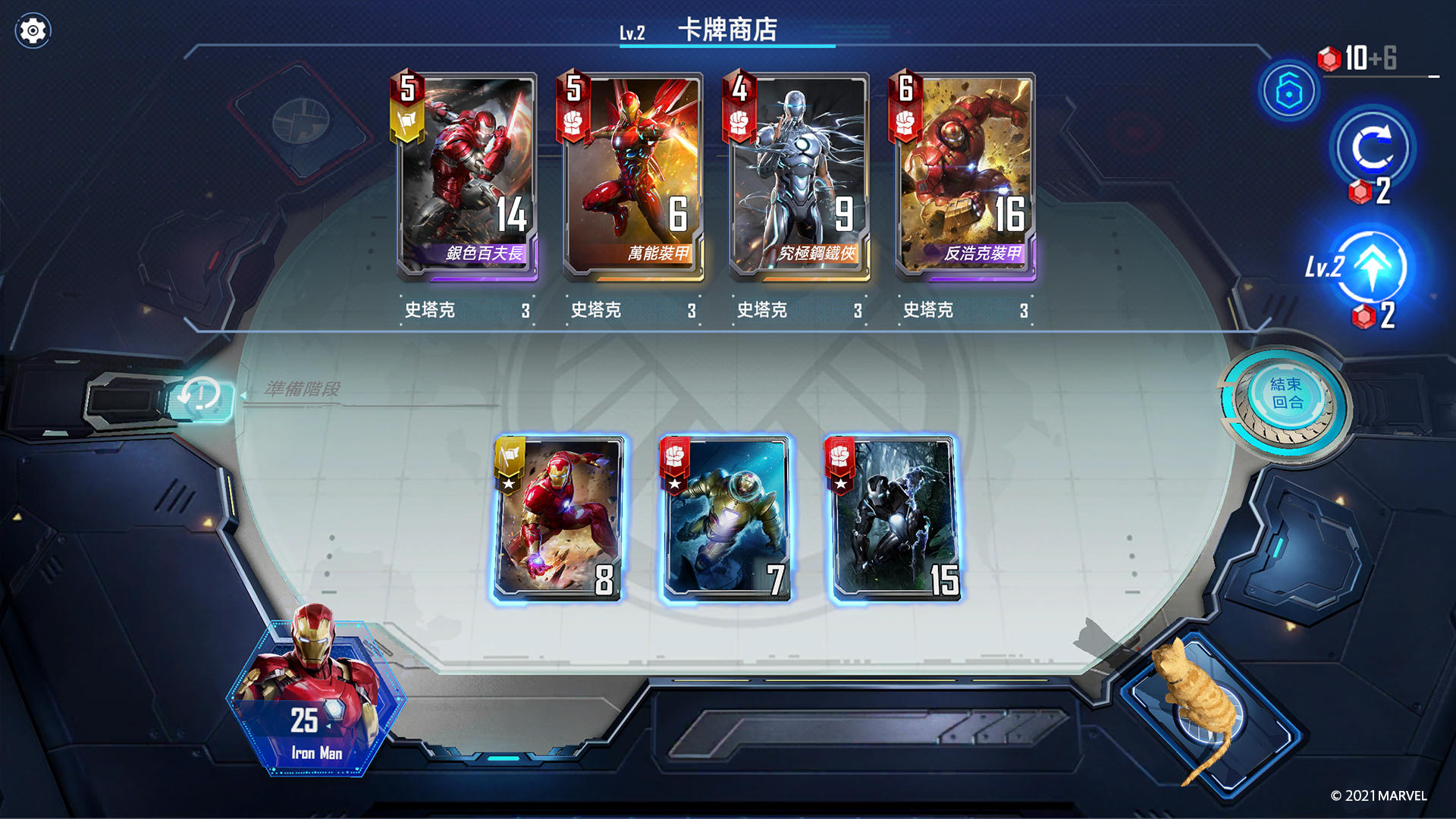The image size is (1456, 819).
Task: Select the hand card with attack 7
Action: click(726, 521)
